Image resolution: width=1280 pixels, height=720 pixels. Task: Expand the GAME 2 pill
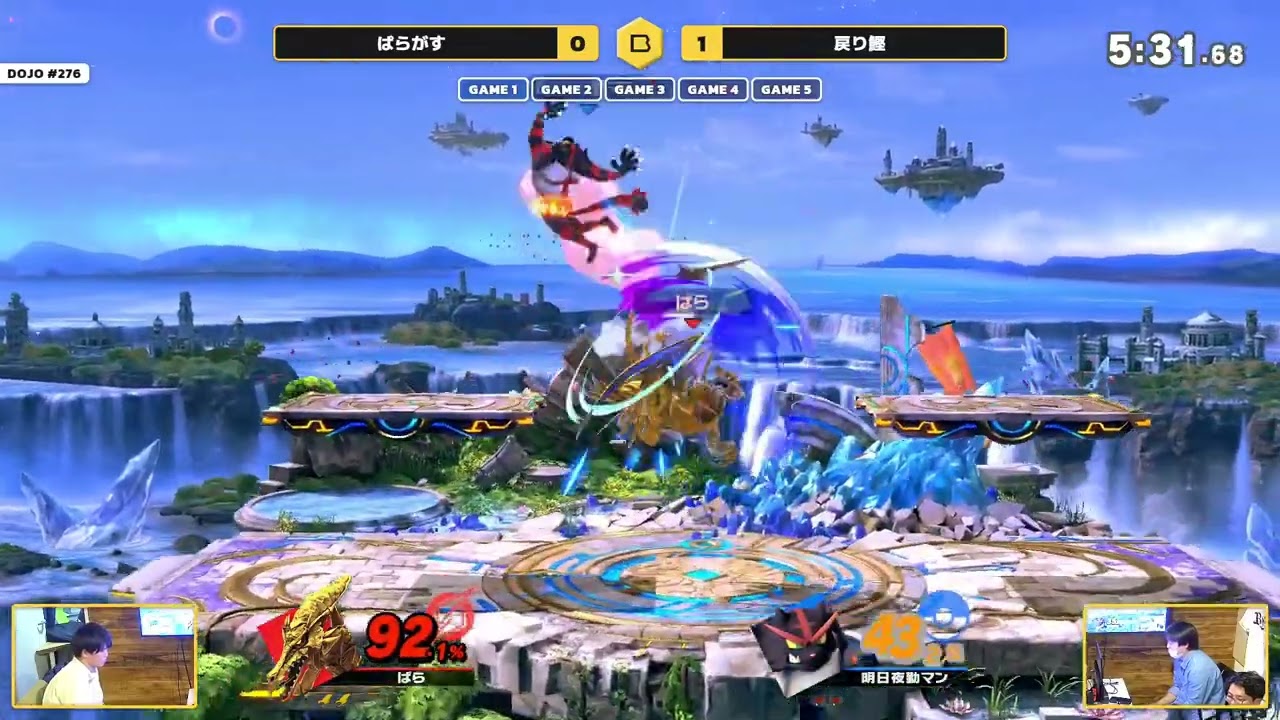[565, 90]
